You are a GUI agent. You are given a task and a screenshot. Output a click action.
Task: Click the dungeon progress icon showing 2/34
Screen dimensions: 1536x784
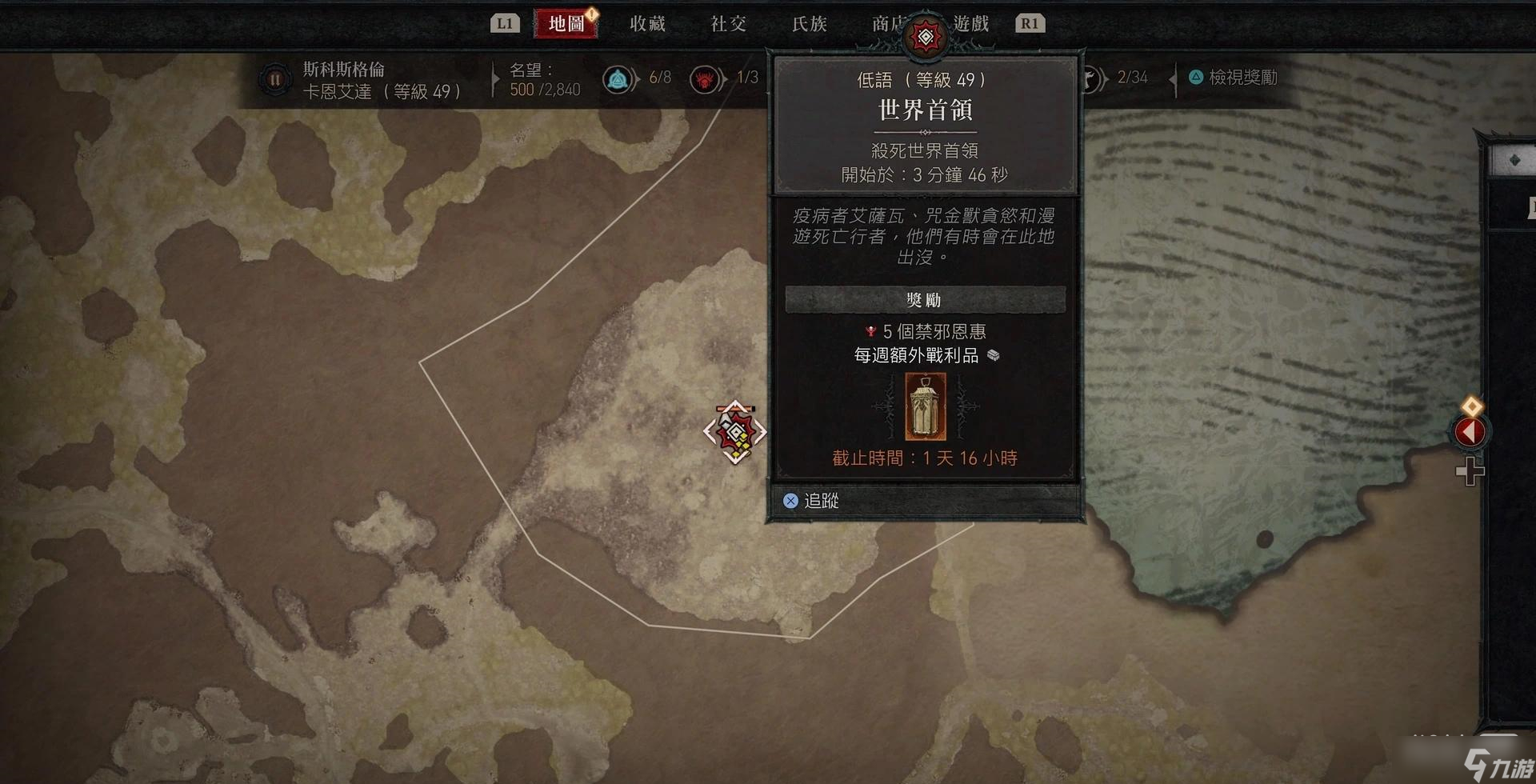(1092, 78)
